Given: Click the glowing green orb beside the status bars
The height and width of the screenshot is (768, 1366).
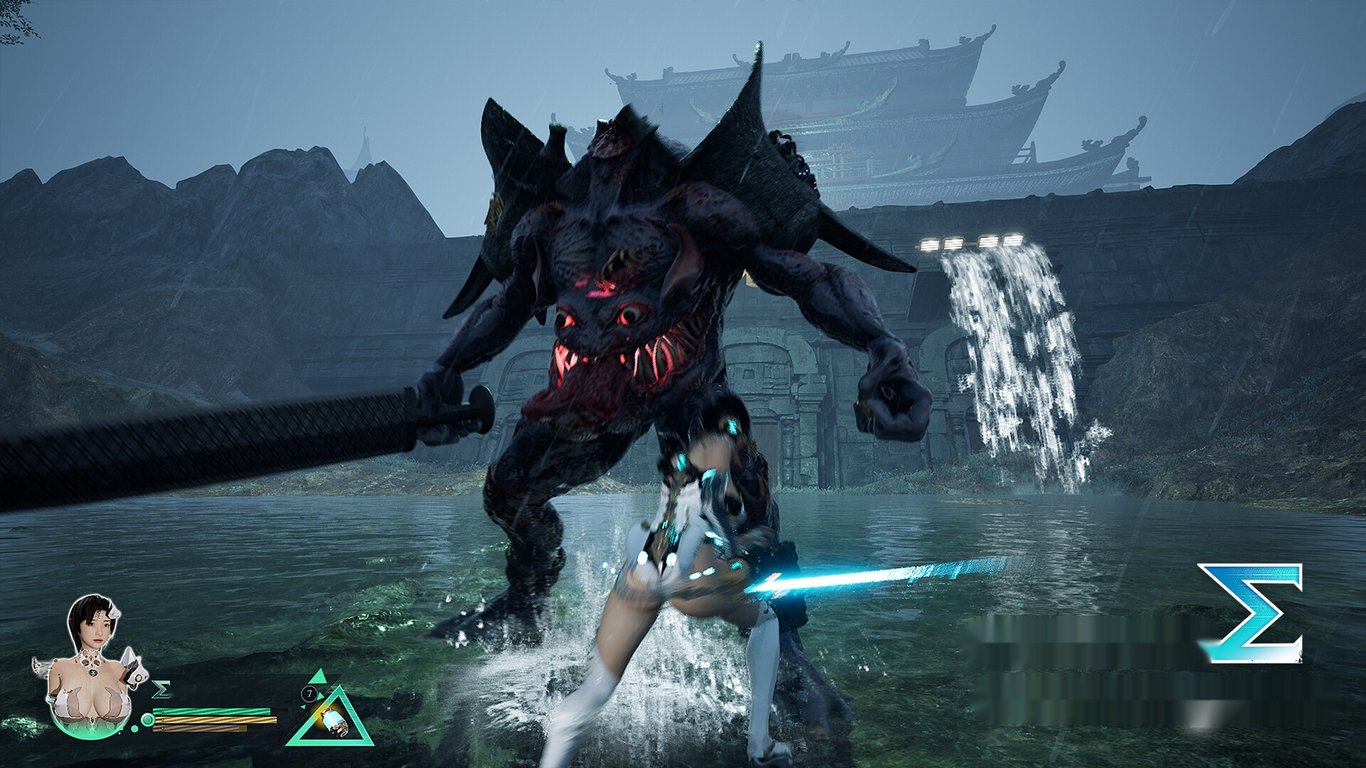Looking at the screenshot, I should click(148, 720).
